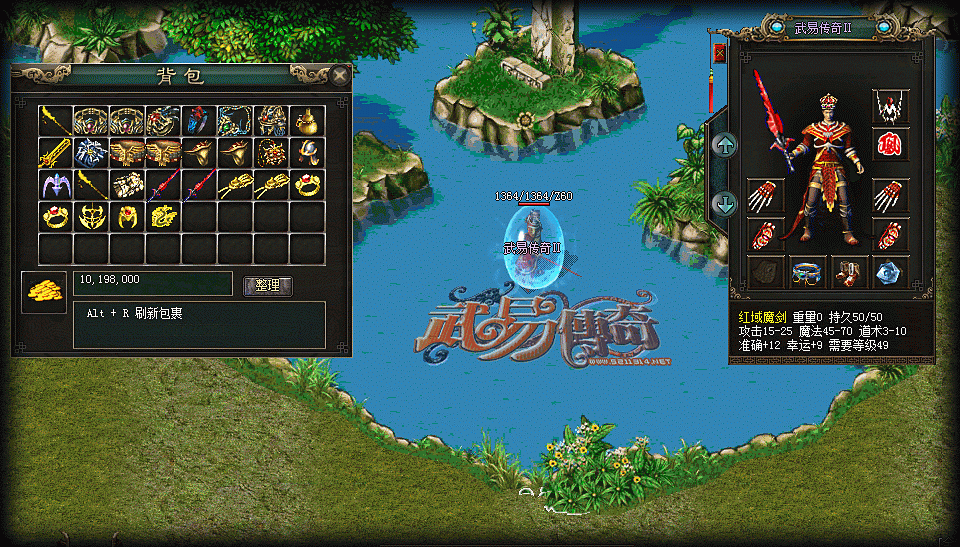Choose the teal green armor in backpack
Screen dimensions: 960x547
tap(235, 121)
